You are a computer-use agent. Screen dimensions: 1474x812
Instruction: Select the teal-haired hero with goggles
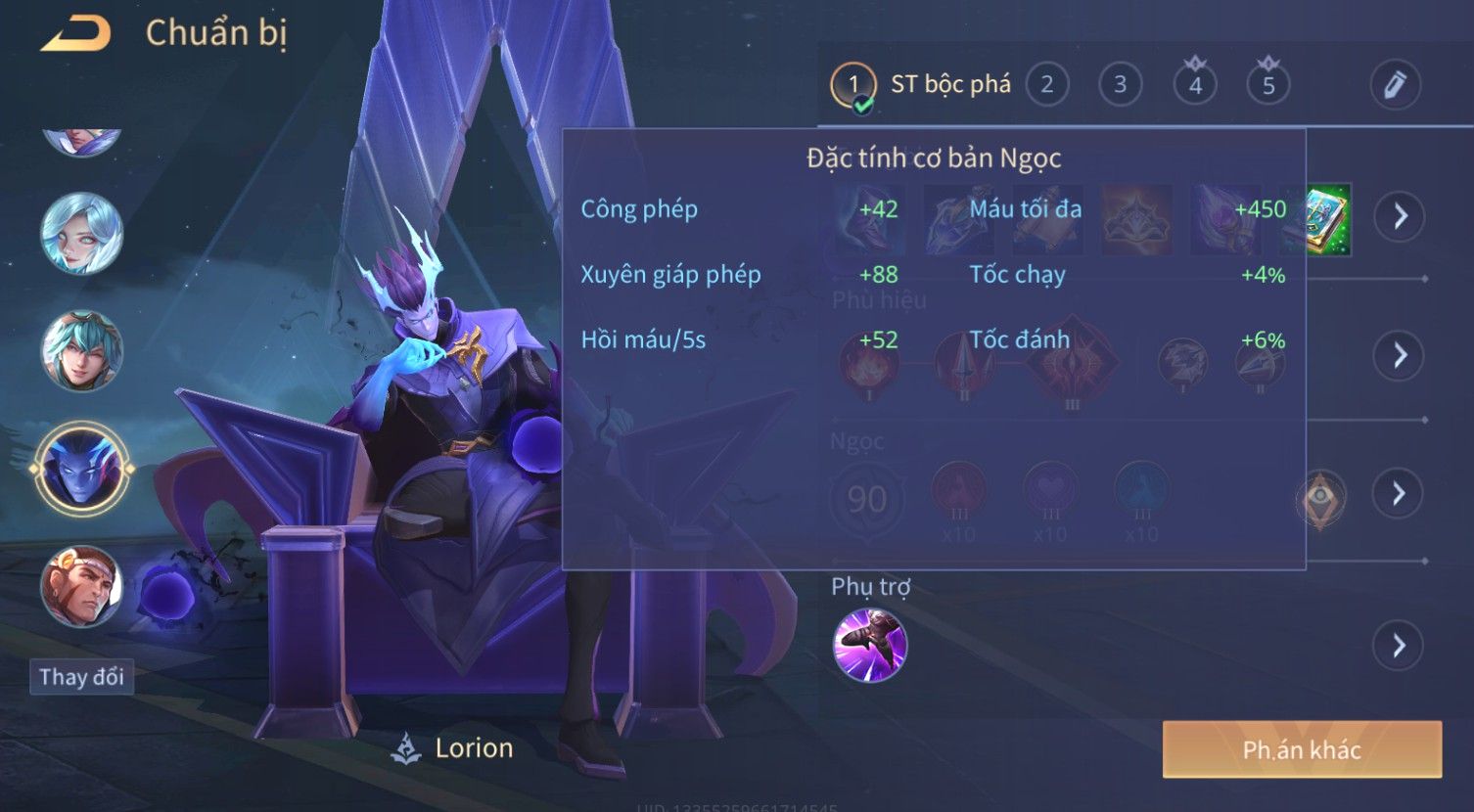coord(81,351)
